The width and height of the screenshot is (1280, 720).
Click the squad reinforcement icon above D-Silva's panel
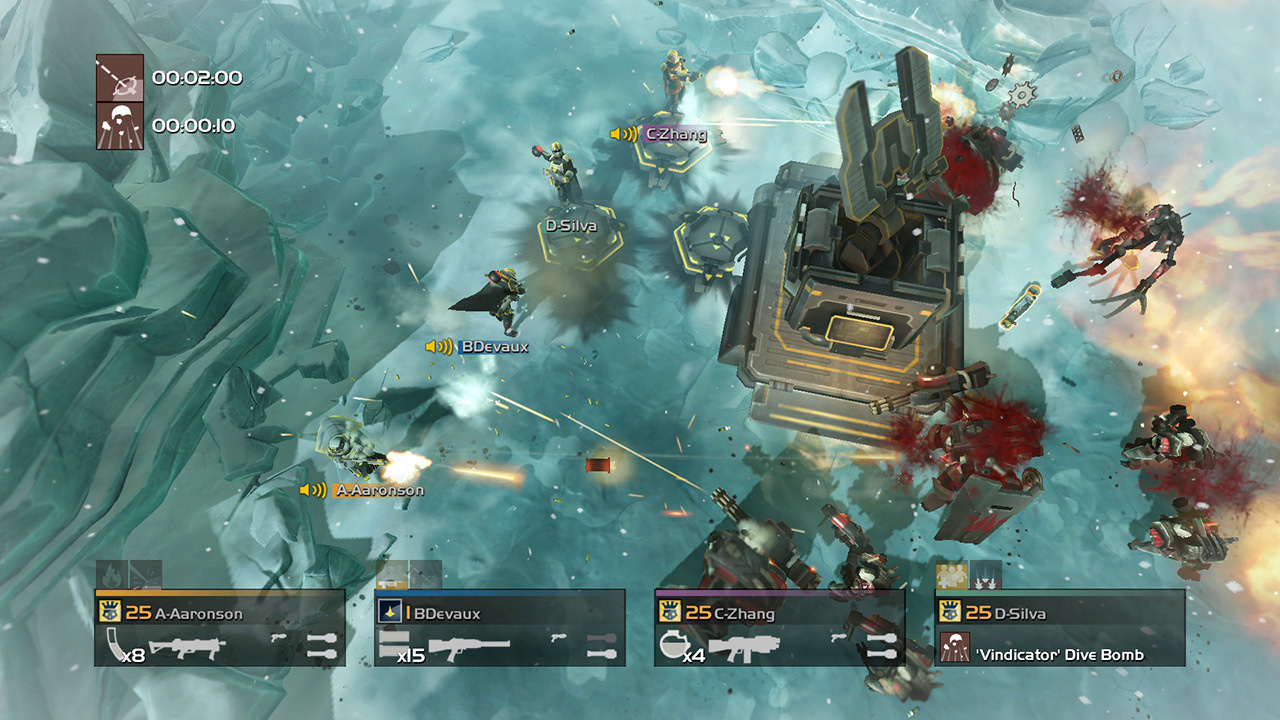pos(951,575)
